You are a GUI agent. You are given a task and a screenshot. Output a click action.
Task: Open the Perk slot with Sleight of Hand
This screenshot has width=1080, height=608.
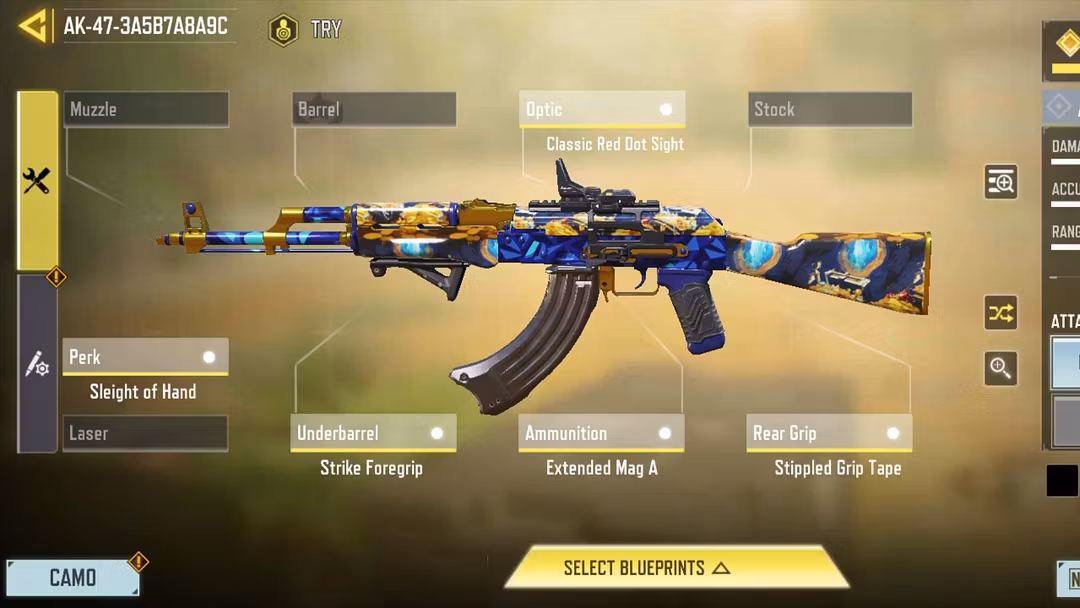click(146, 357)
